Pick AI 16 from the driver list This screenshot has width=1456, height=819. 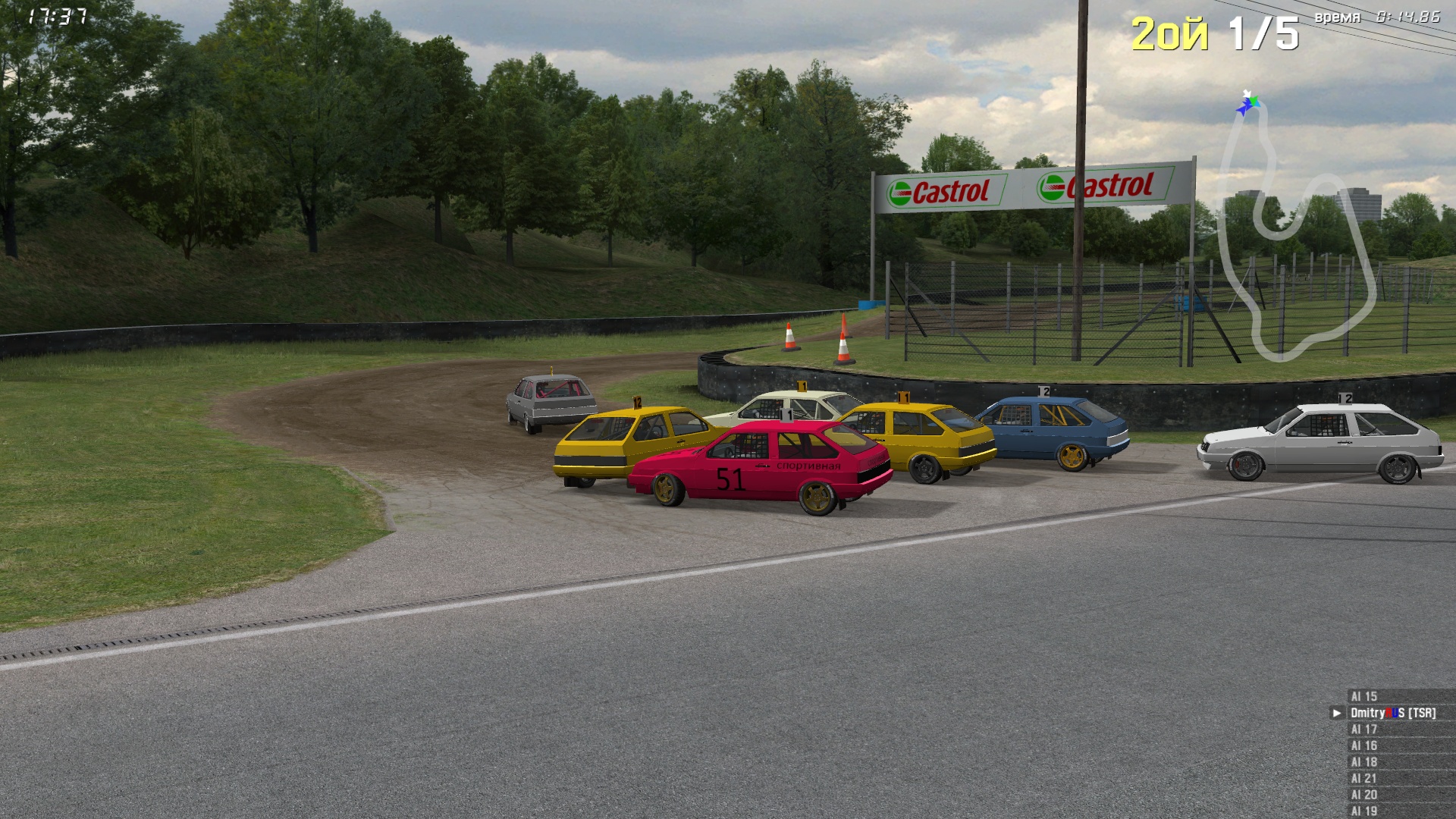click(1363, 746)
